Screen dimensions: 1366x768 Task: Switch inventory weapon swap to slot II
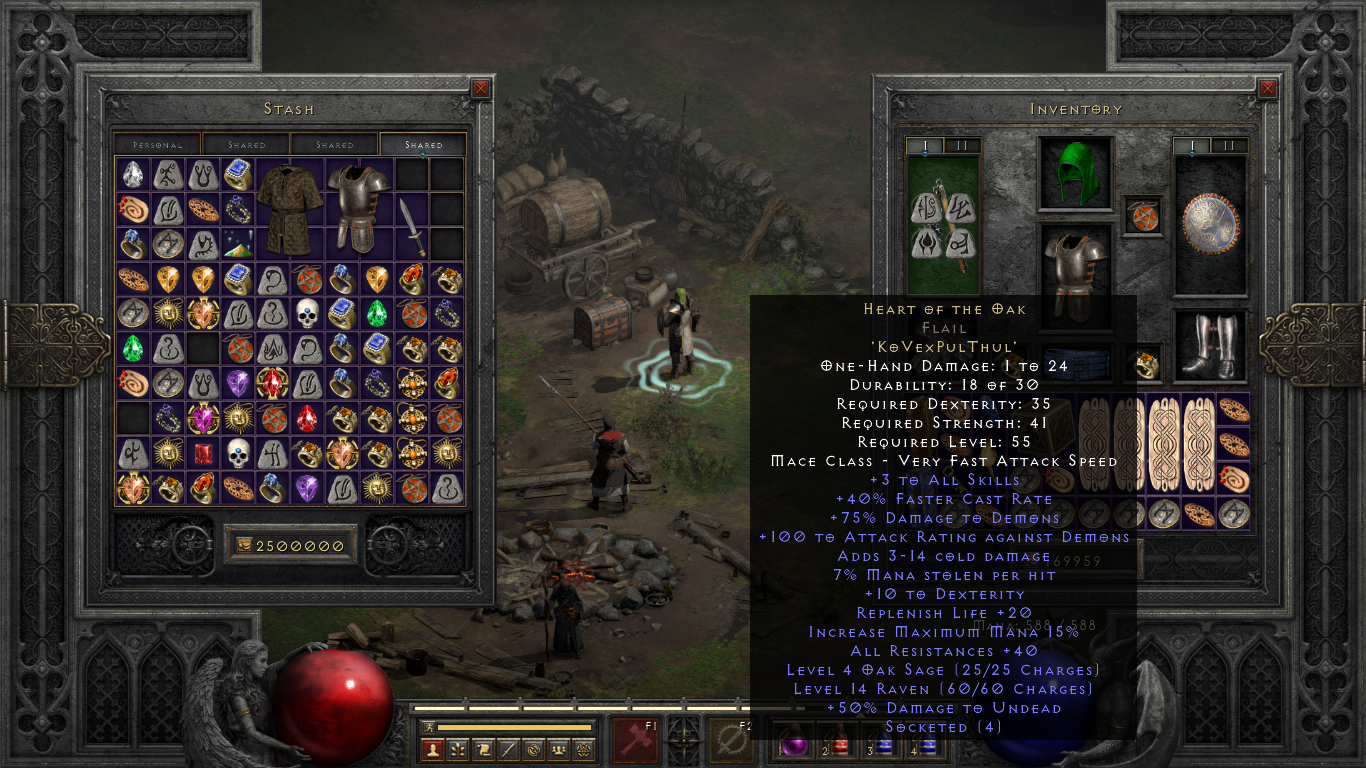963,146
